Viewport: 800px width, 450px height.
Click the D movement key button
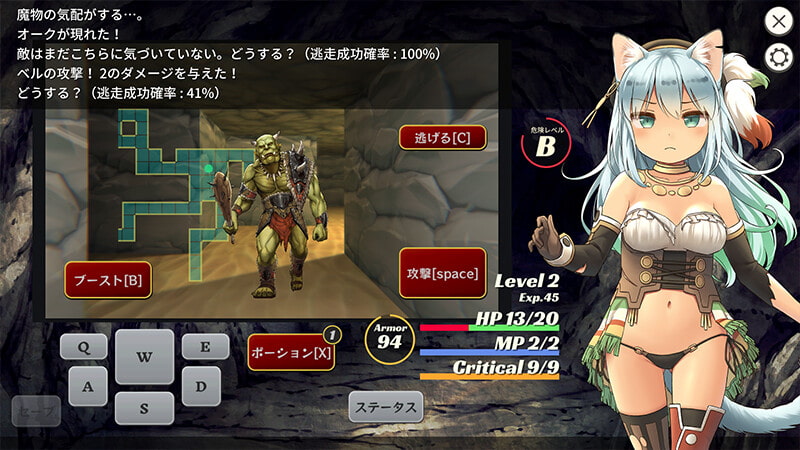[x=200, y=386]
